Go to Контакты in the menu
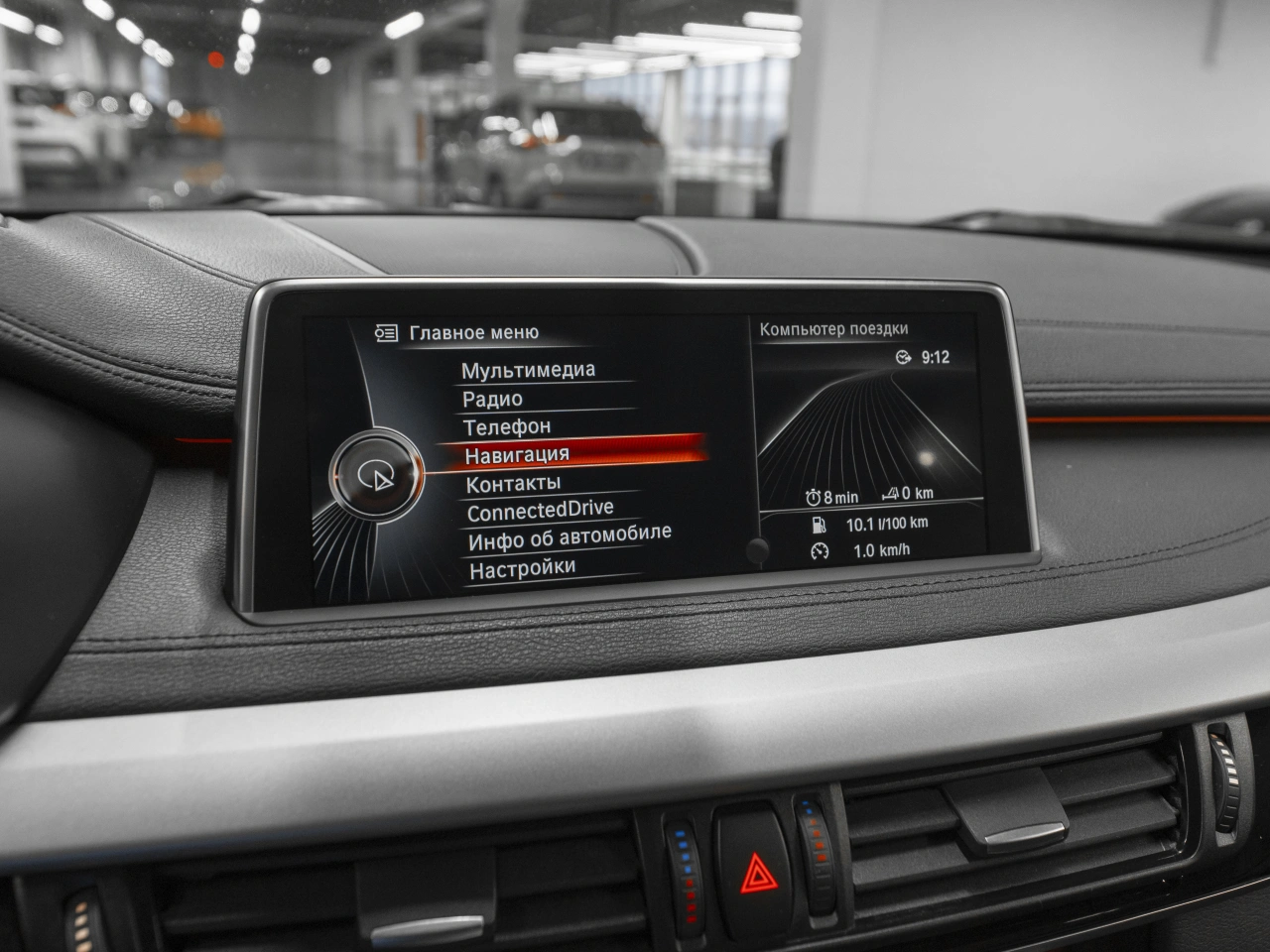The width and height of the screenshot is (1270, 952). pyautogui.click(x=513, y=484)
